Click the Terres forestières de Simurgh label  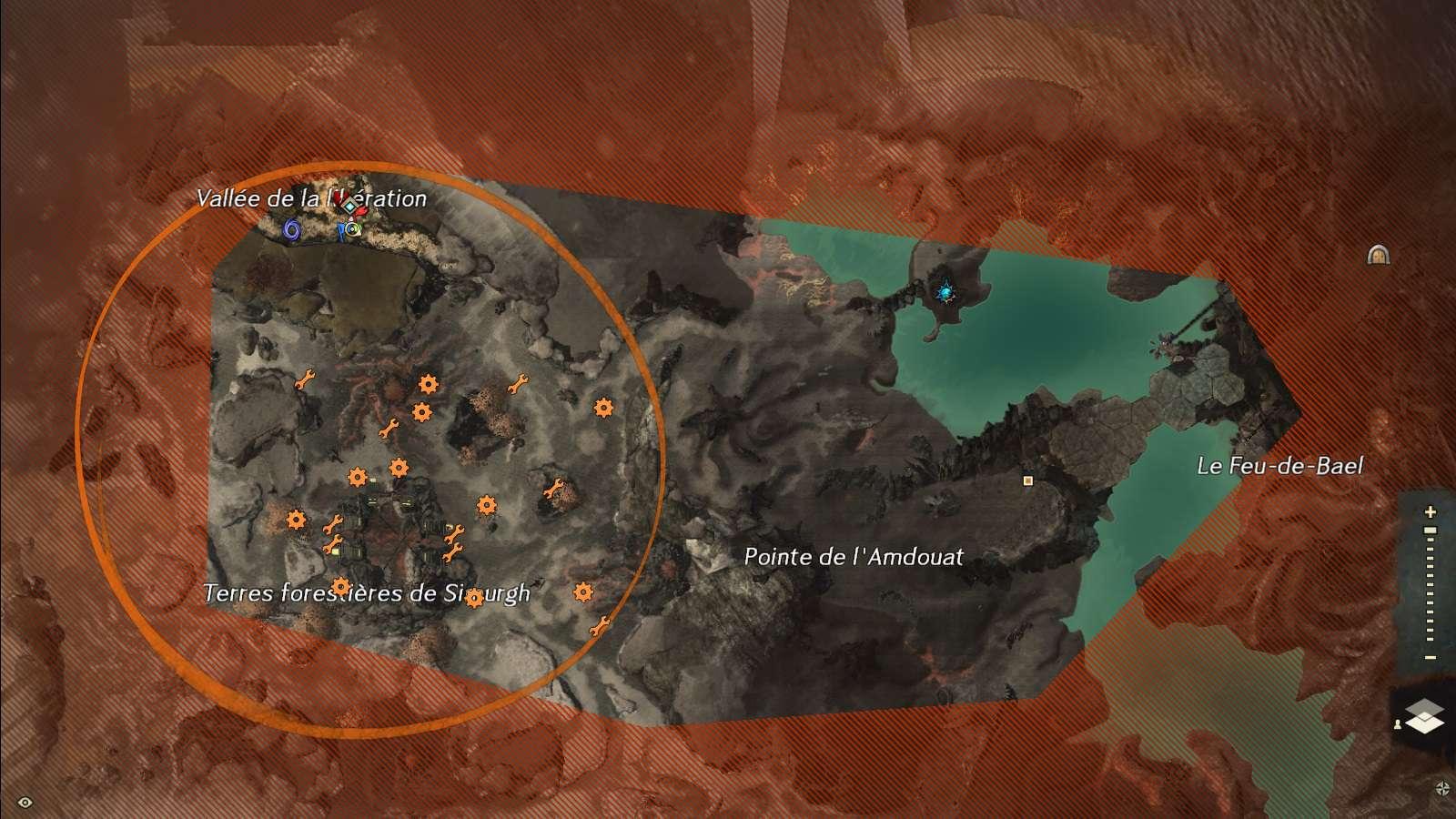pyautogui.click(x=366, y=593)
